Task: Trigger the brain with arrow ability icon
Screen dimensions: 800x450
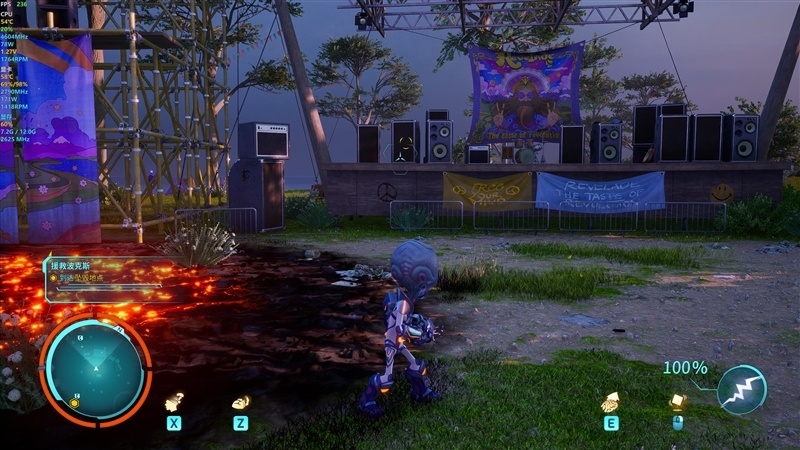Action: coord(609,402)
